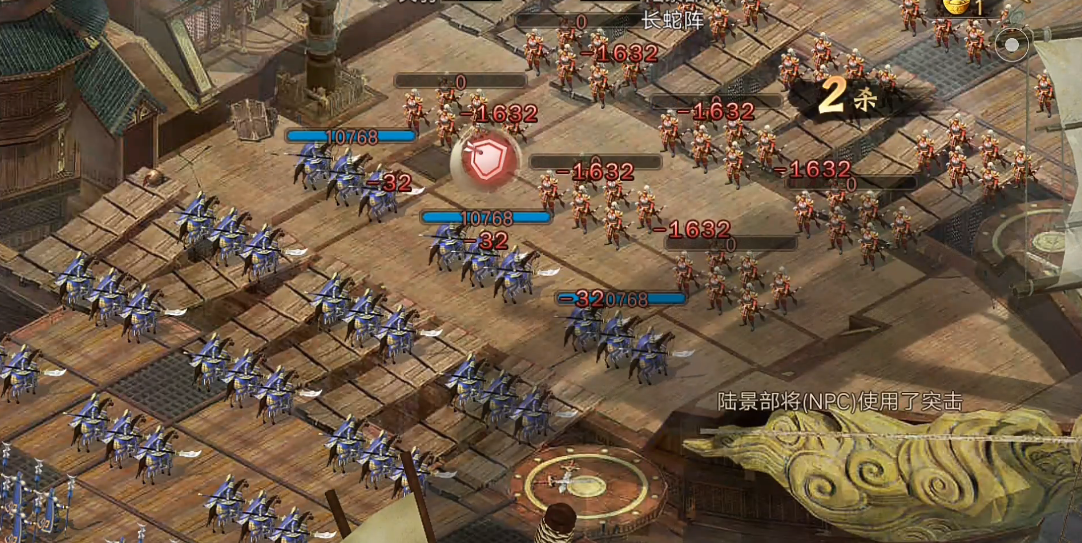Tap the floating white circle overlay button
This screenshot has width=1082, height=543.
click(x=1013, y=45)
